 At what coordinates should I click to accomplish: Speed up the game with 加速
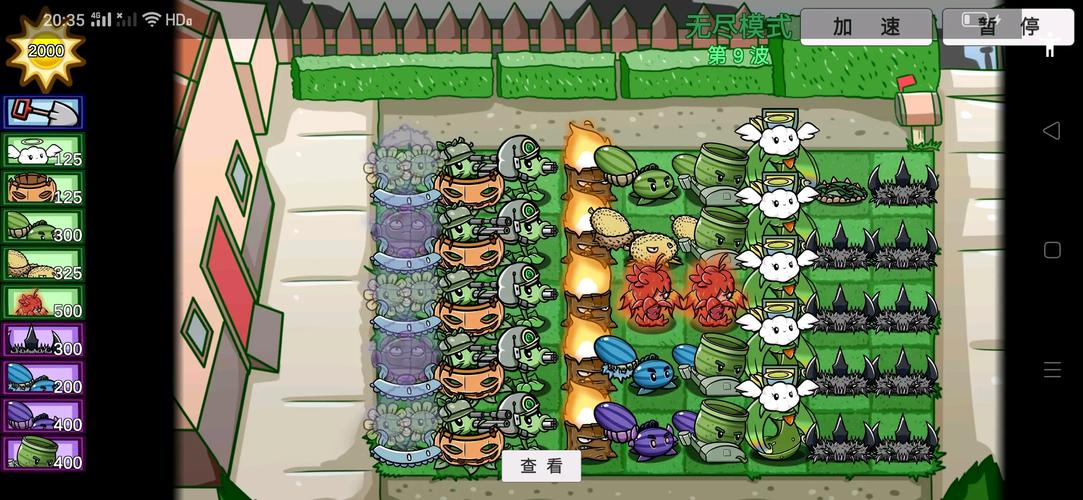(866, 27)
